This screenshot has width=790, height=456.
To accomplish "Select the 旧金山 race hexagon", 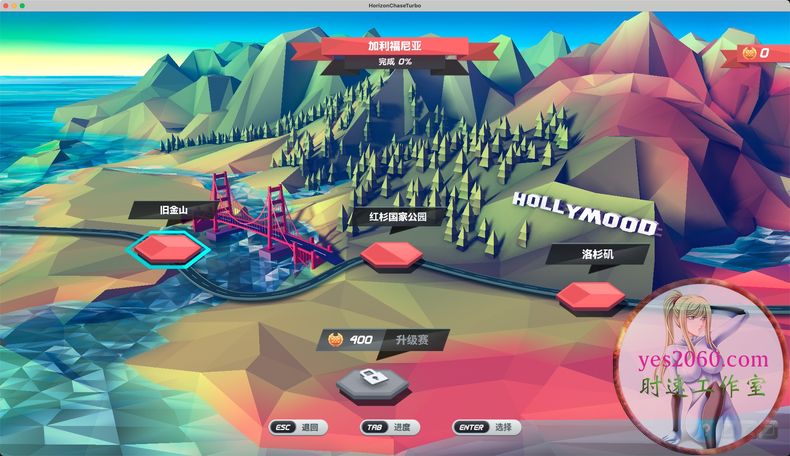I will click(167, 247).
